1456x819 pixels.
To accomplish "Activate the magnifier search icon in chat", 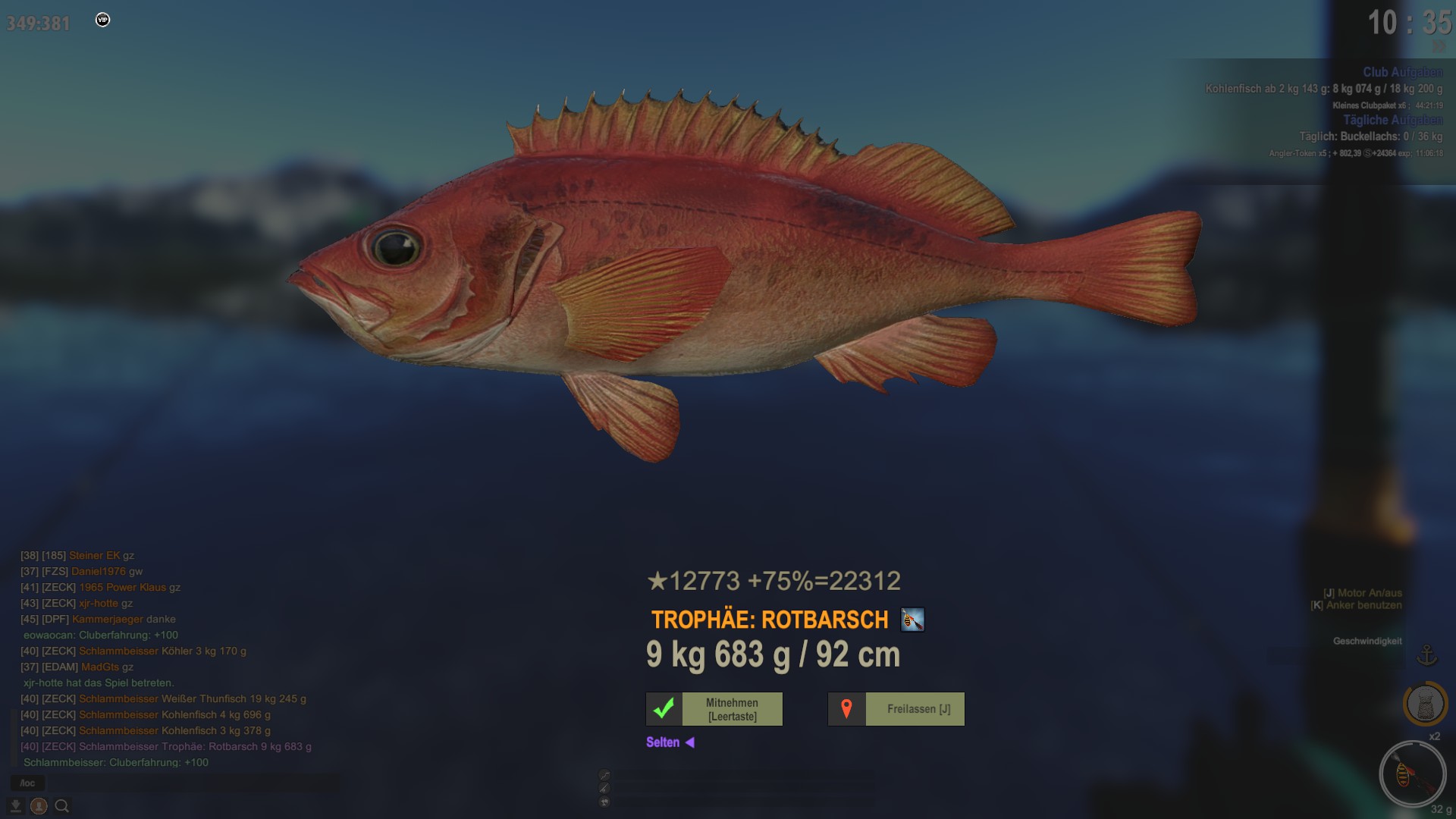I will (x=62, y=806).
